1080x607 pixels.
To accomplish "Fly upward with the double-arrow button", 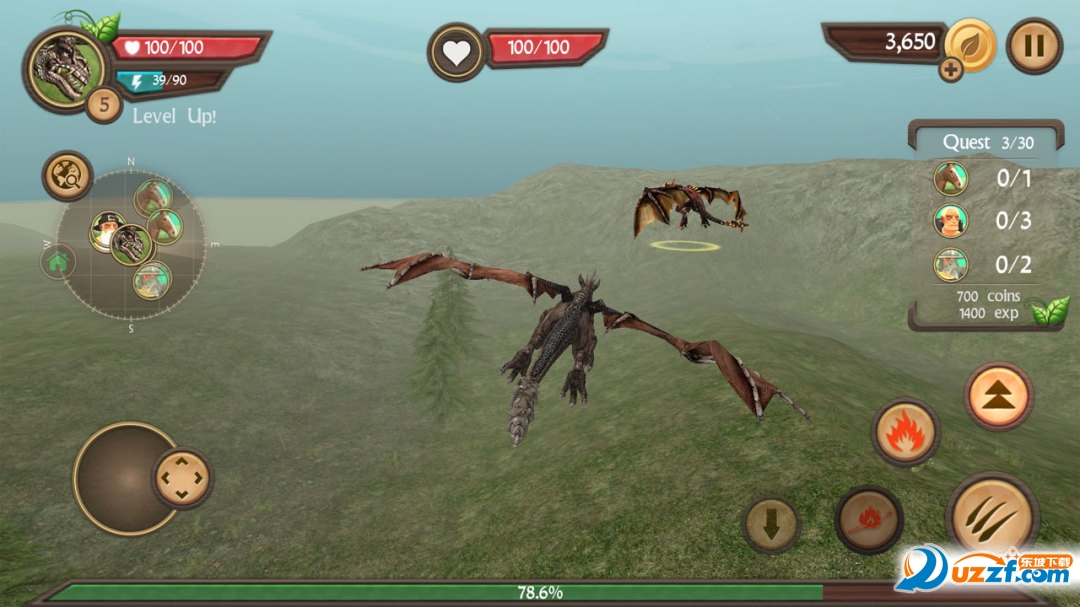I will point(998,396).
